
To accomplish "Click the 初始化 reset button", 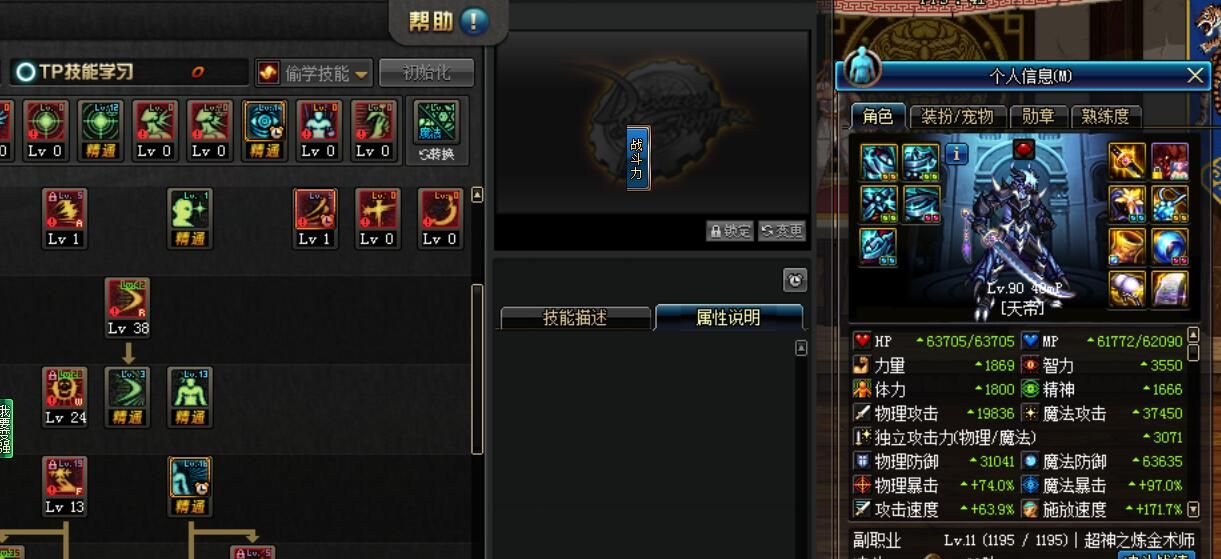I will [426, 73].
